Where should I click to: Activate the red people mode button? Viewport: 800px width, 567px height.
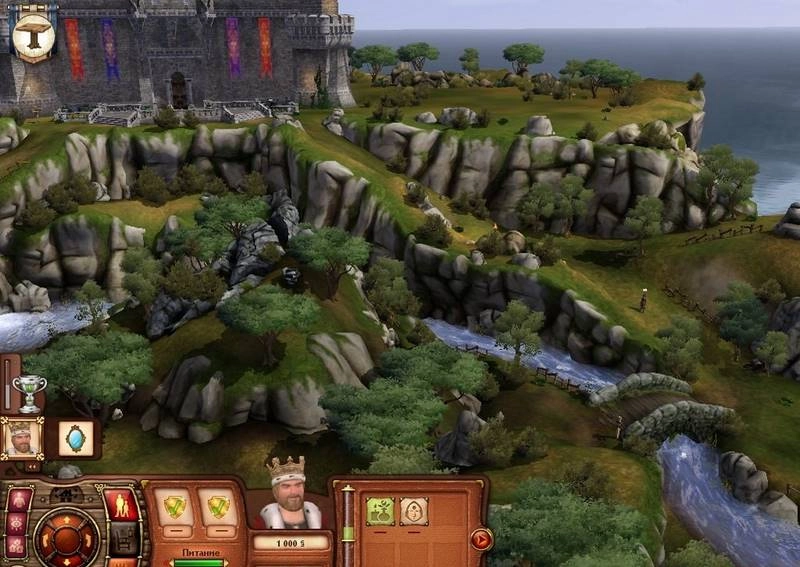point(122,504)
